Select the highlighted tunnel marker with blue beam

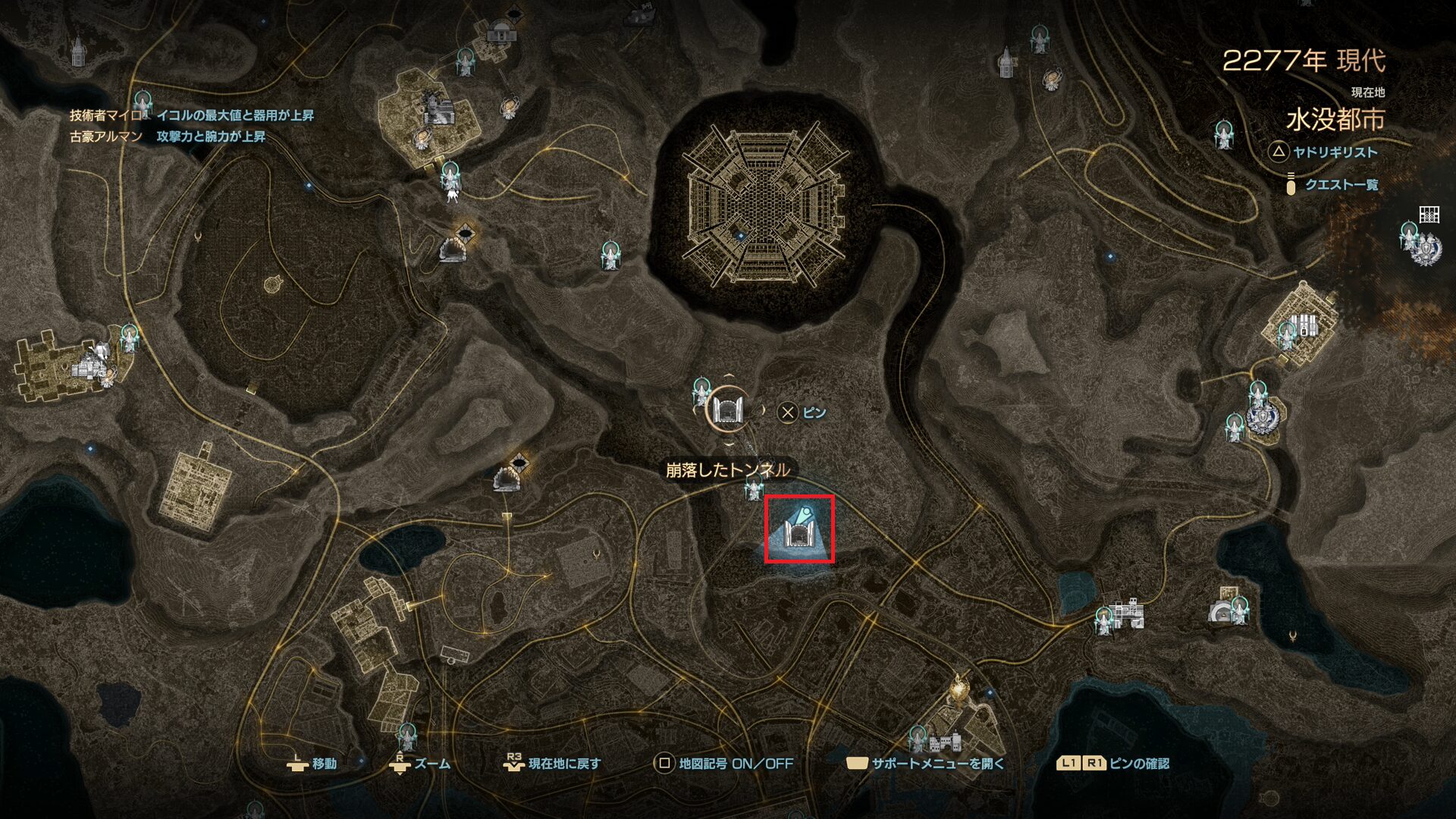click(x=799, y=529)
